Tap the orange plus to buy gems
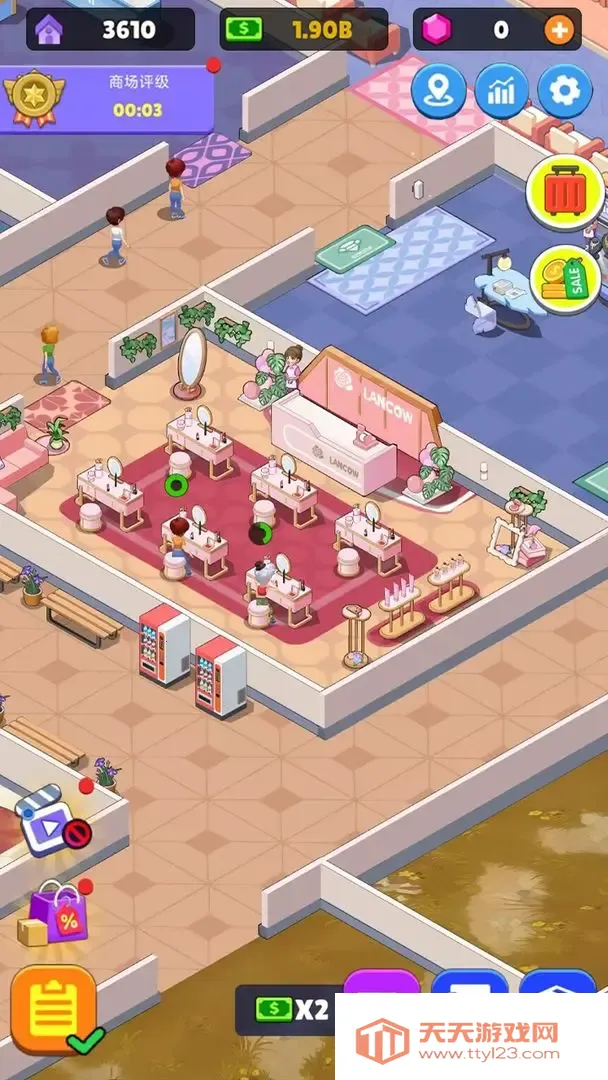Screen dimensions: 608x1080 559,30
